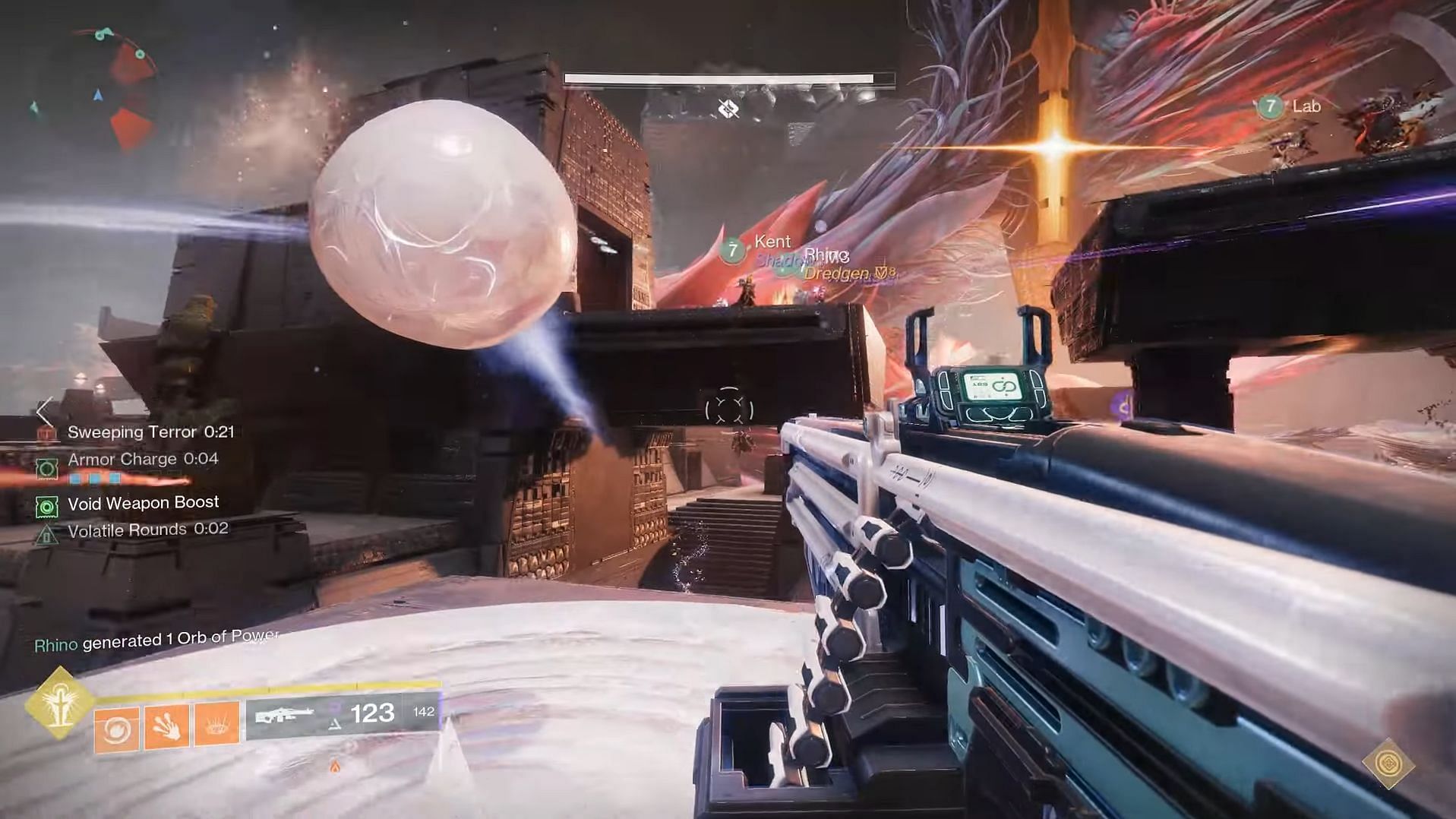1456x819 pixels.
Task: Activate the golden Super ability diamond
Action: 59,702
